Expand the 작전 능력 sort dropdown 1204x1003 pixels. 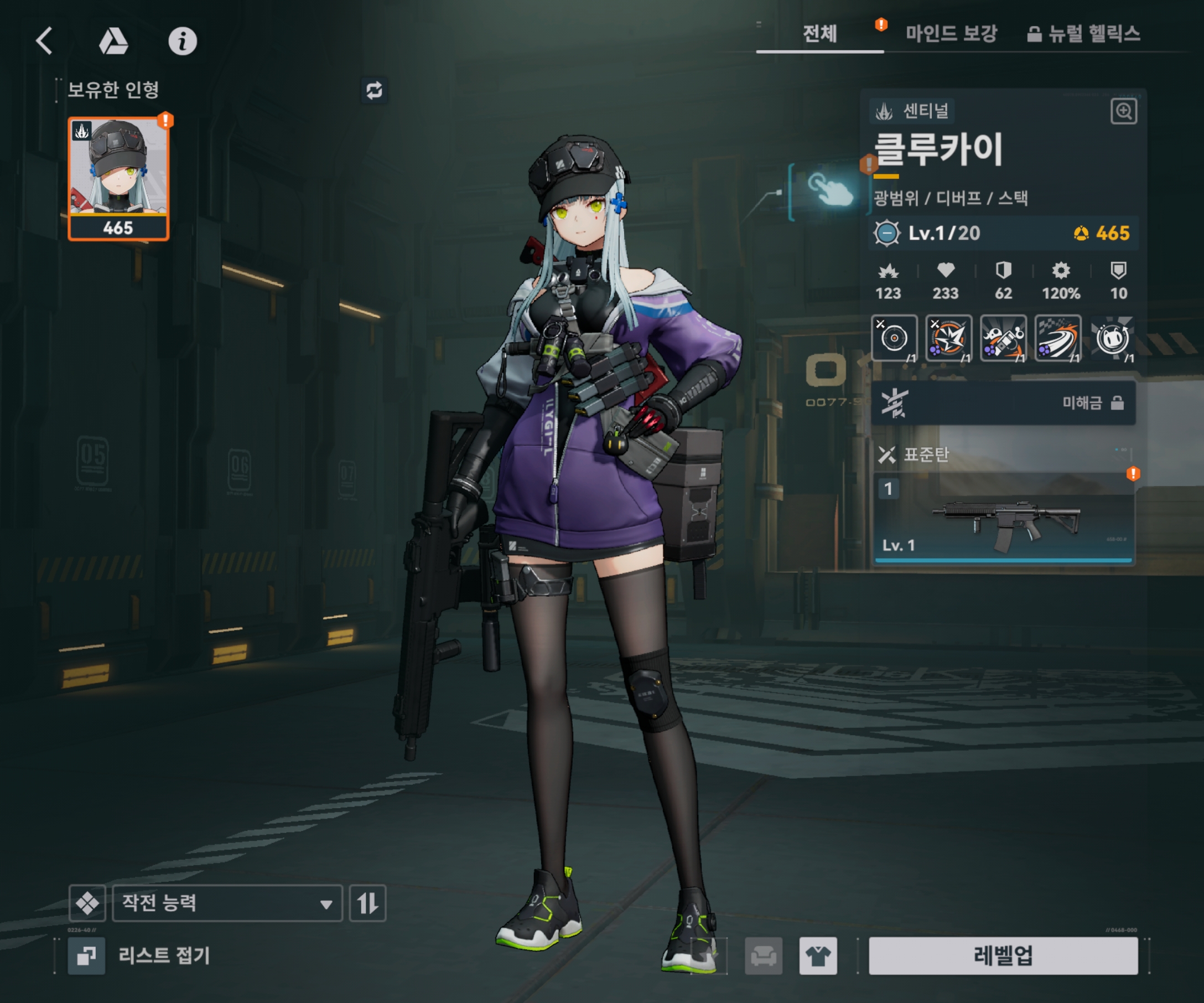[227, 903]
